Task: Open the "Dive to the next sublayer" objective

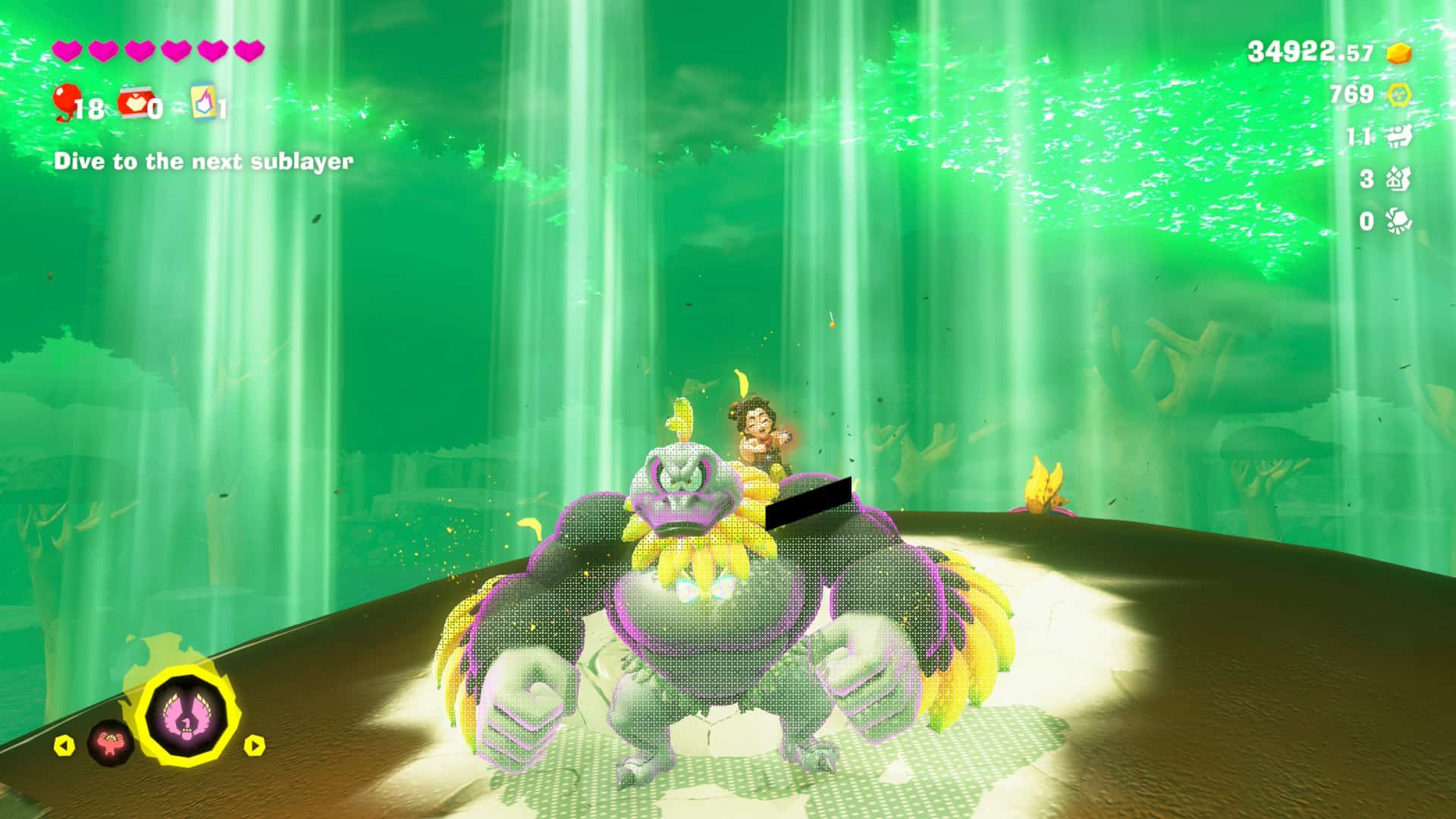Action: pos(203,162)
